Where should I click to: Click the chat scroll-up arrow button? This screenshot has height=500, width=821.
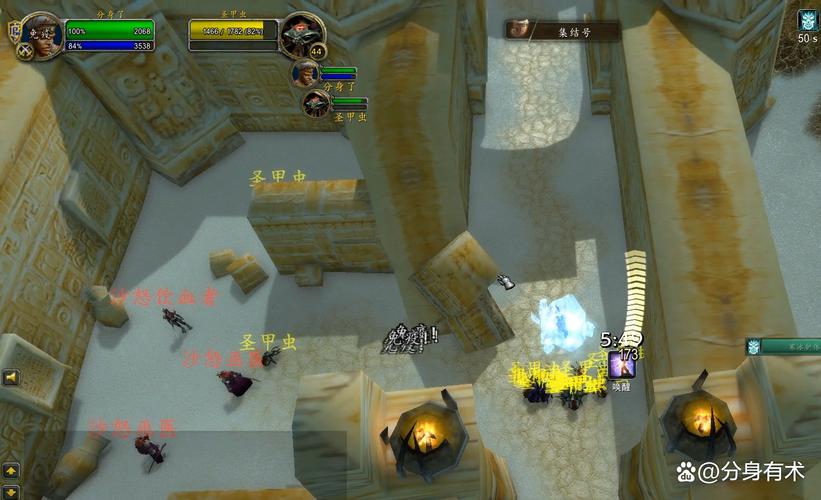[x=11, y=469]
